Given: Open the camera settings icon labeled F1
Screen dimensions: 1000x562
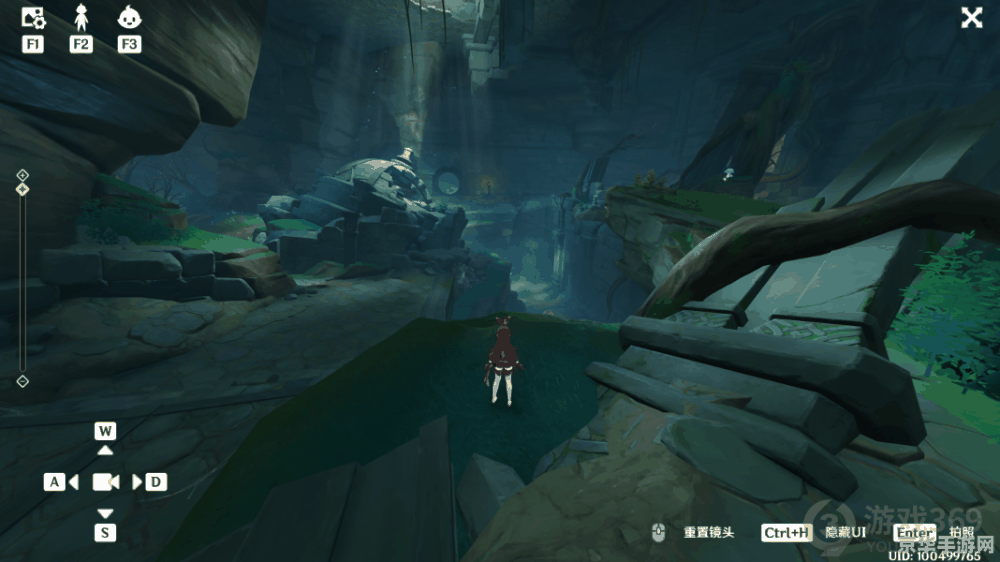Looking at the screenshot, I should pyautogui.click(x=33, y=17).
